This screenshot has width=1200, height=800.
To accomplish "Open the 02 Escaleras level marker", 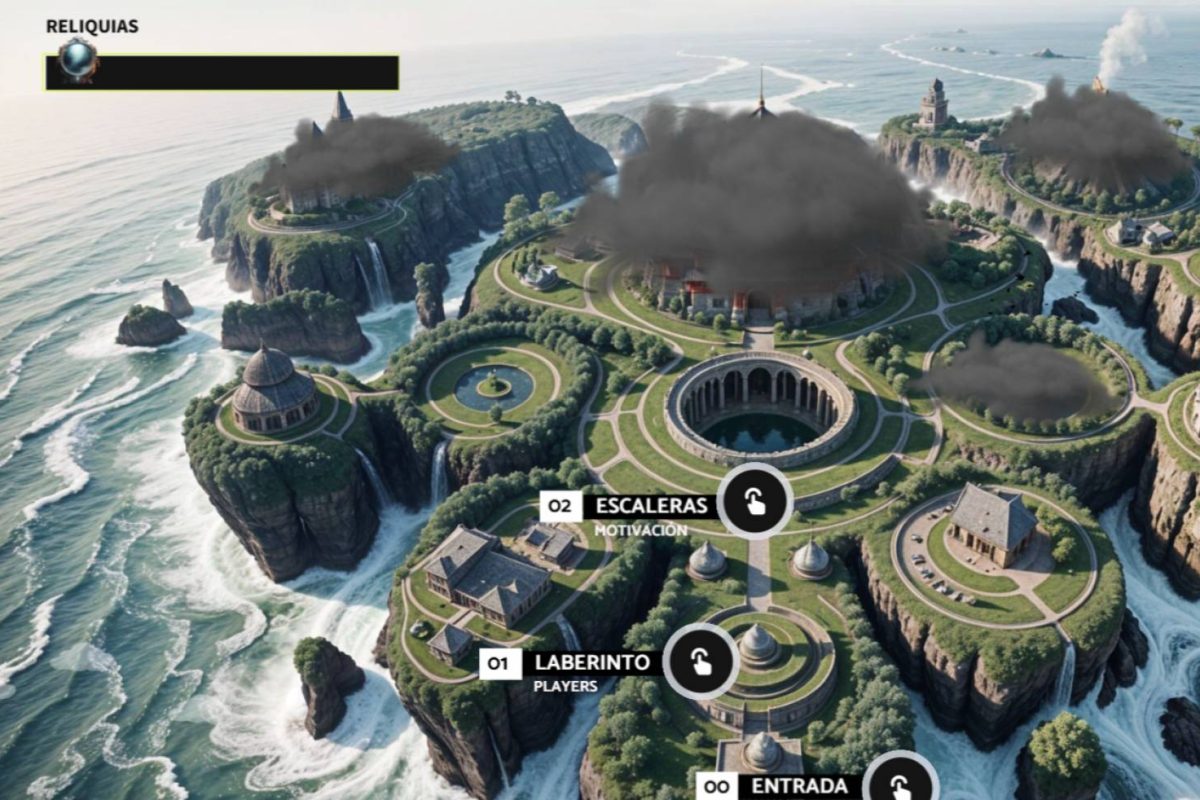I will point(754,502).
